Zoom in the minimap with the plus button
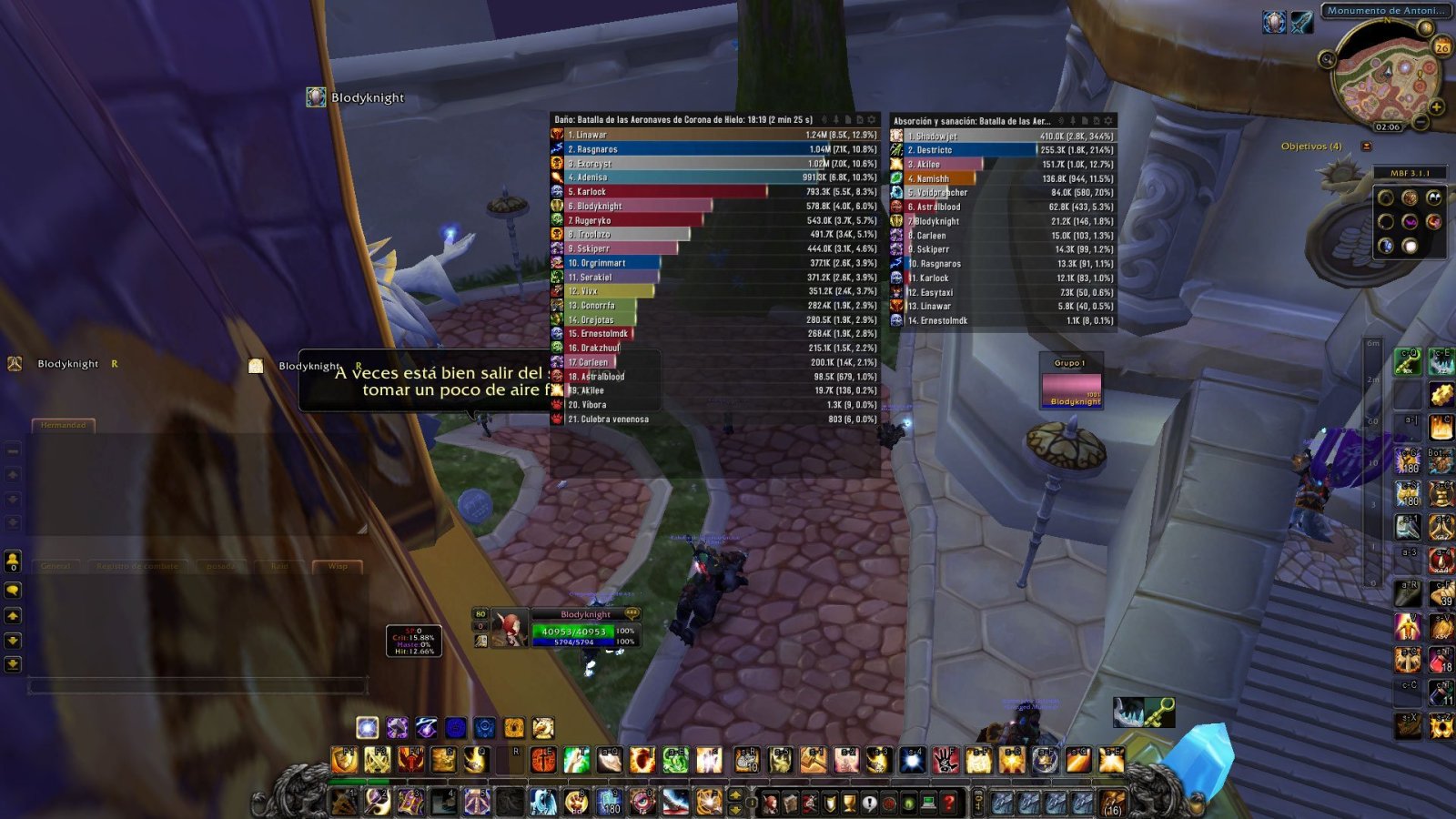This screenshot has height=819, width=1456. point(1436,107)
